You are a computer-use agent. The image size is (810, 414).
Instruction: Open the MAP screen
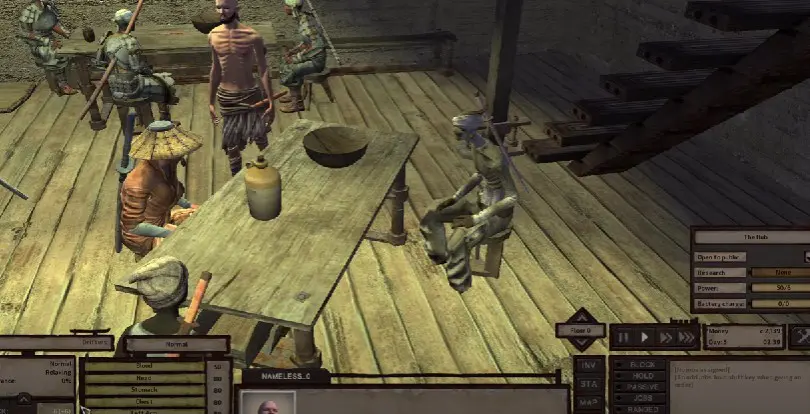point(588,403)
